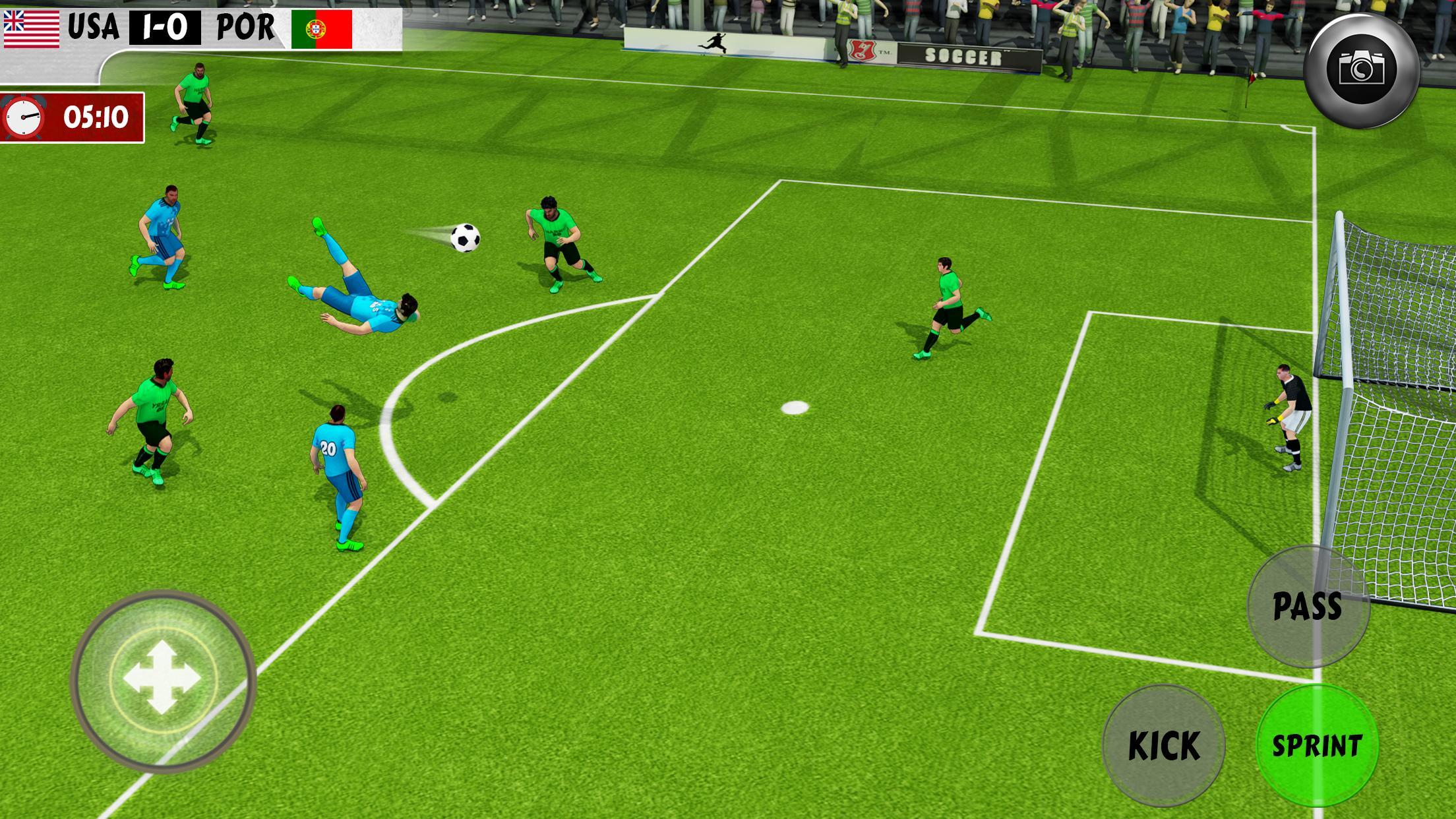1456x819 pixels.
Task: Tap the USA vs POR scoreboard panel
Action: (x=198, y=27)
